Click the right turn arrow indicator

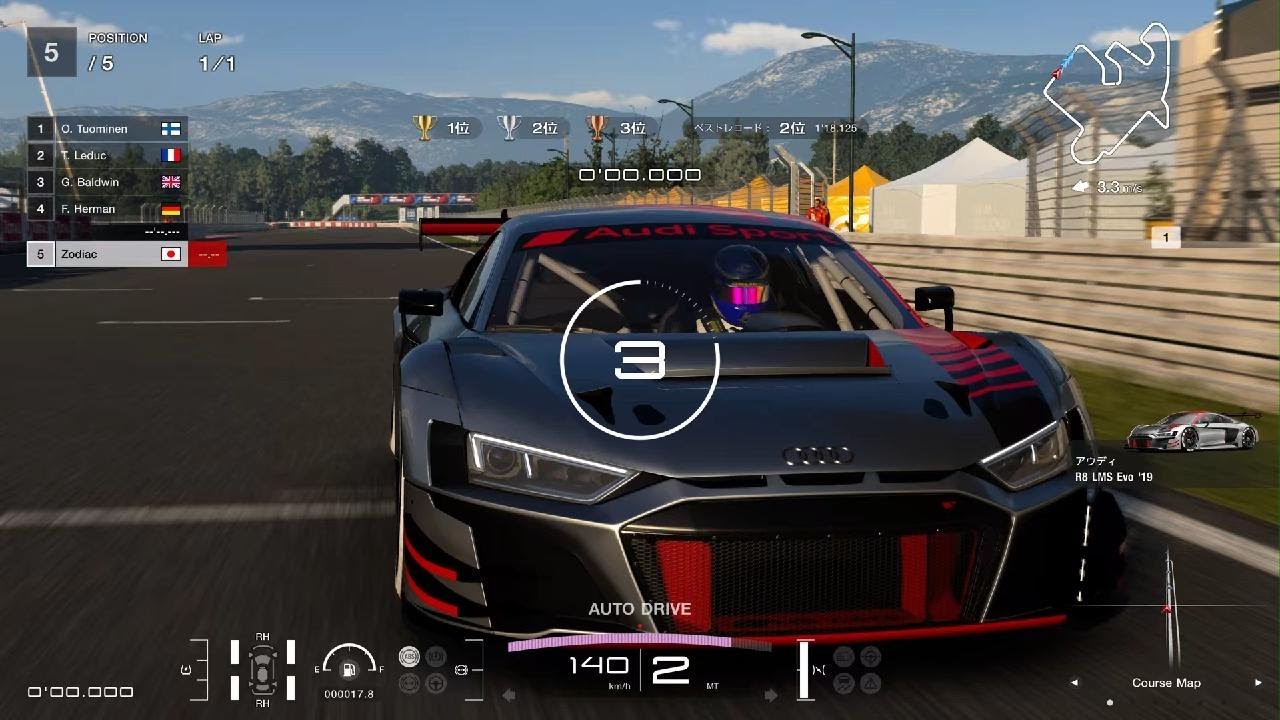[x=770, y=695]
